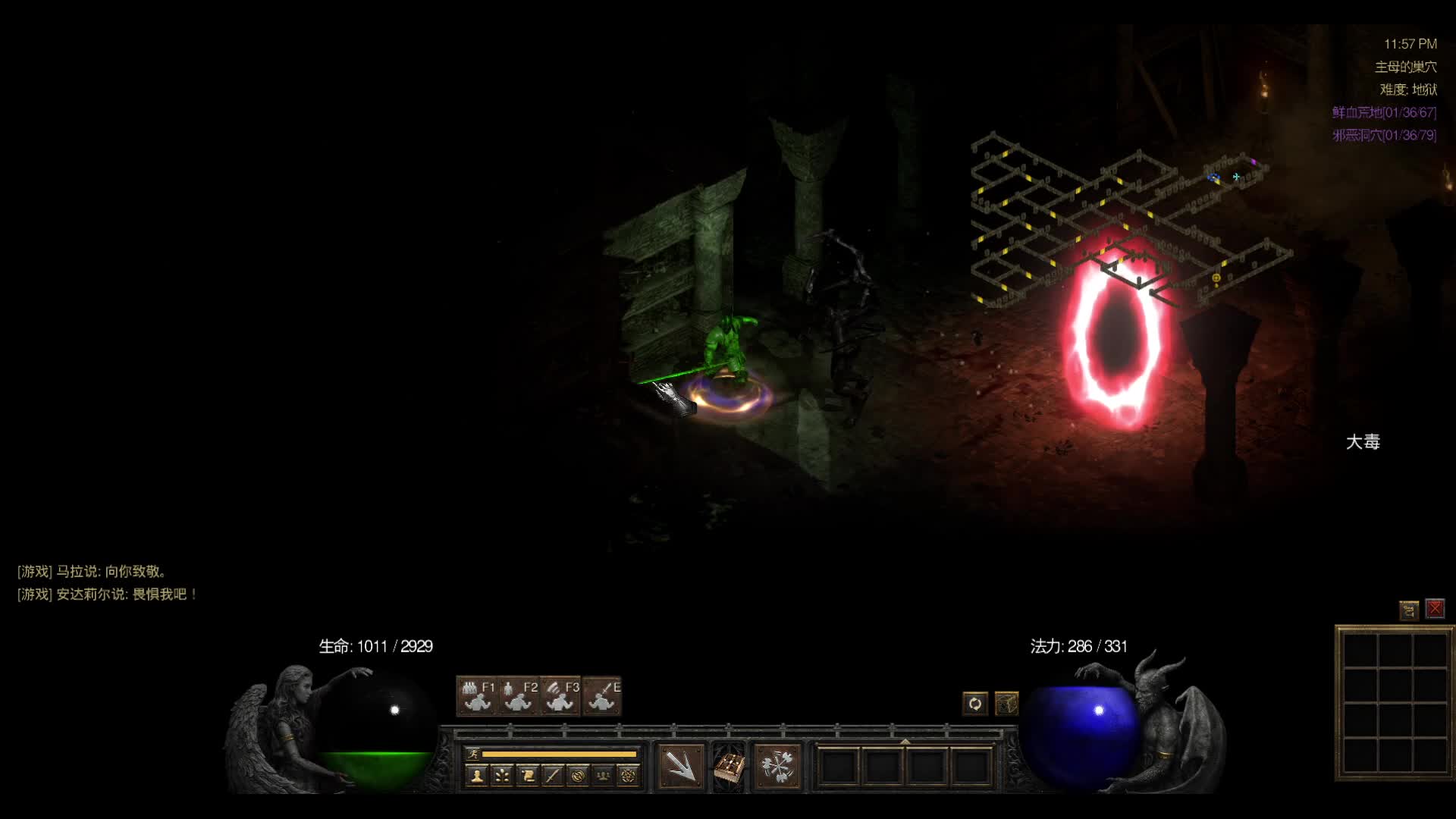Choose the right-click crossed axes skill

point(777,766)
